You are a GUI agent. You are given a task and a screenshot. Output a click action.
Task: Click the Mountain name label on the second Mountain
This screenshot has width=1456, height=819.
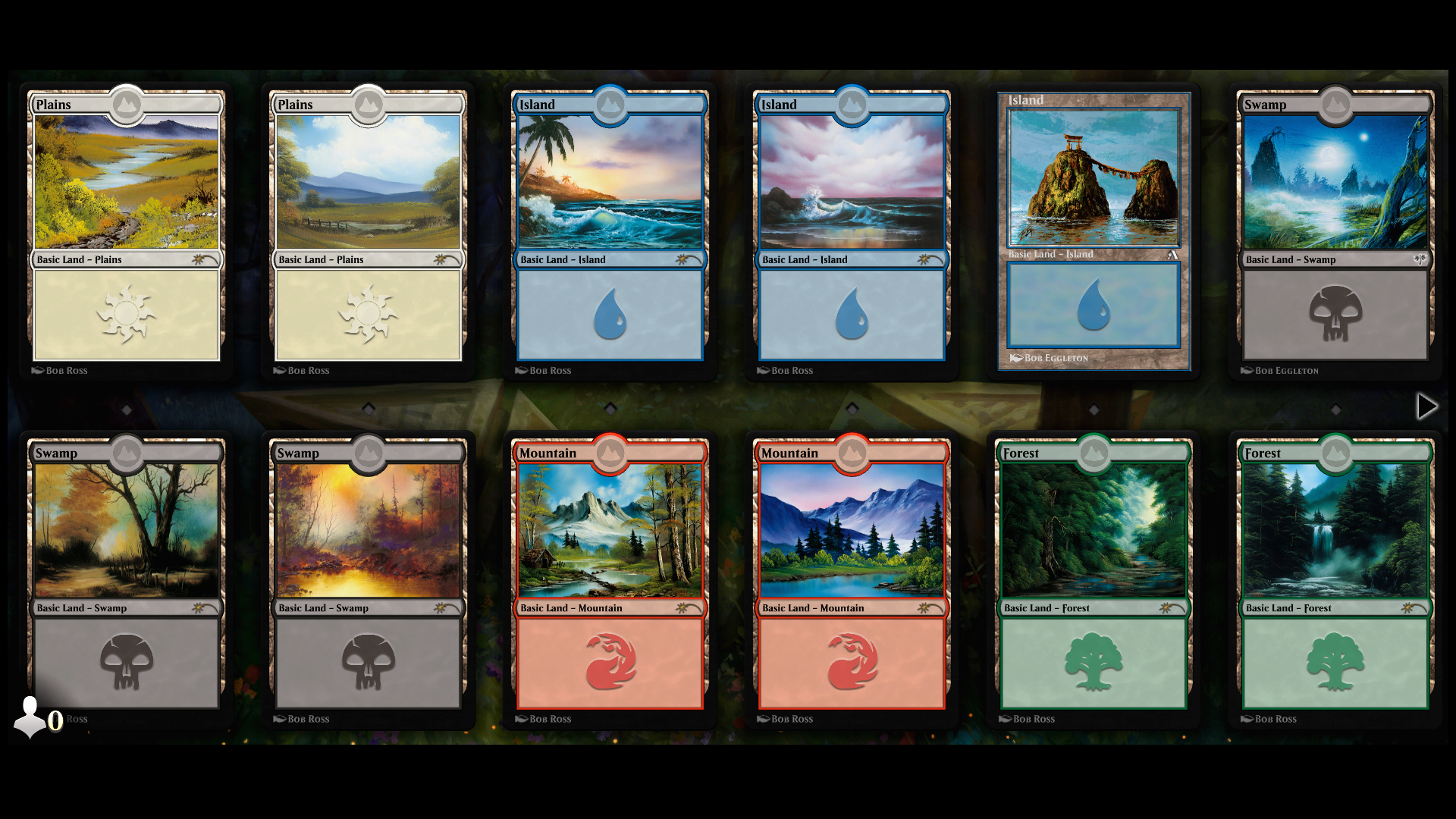(x=789, y=453)
